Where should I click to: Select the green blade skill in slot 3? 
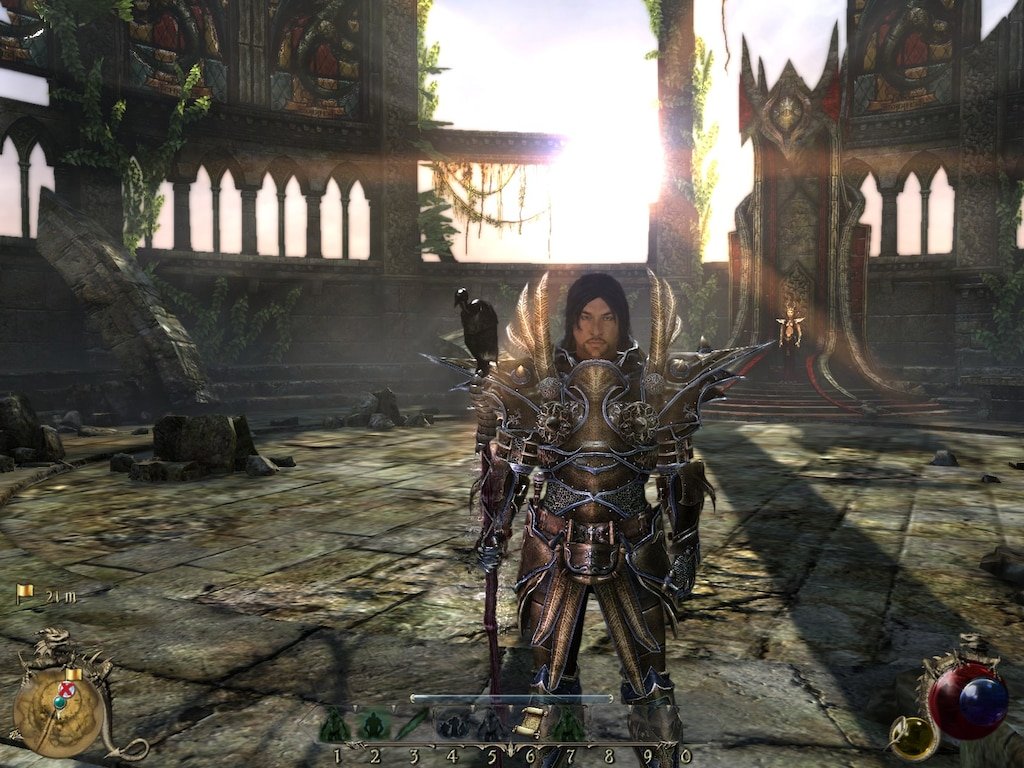(413, 724)
